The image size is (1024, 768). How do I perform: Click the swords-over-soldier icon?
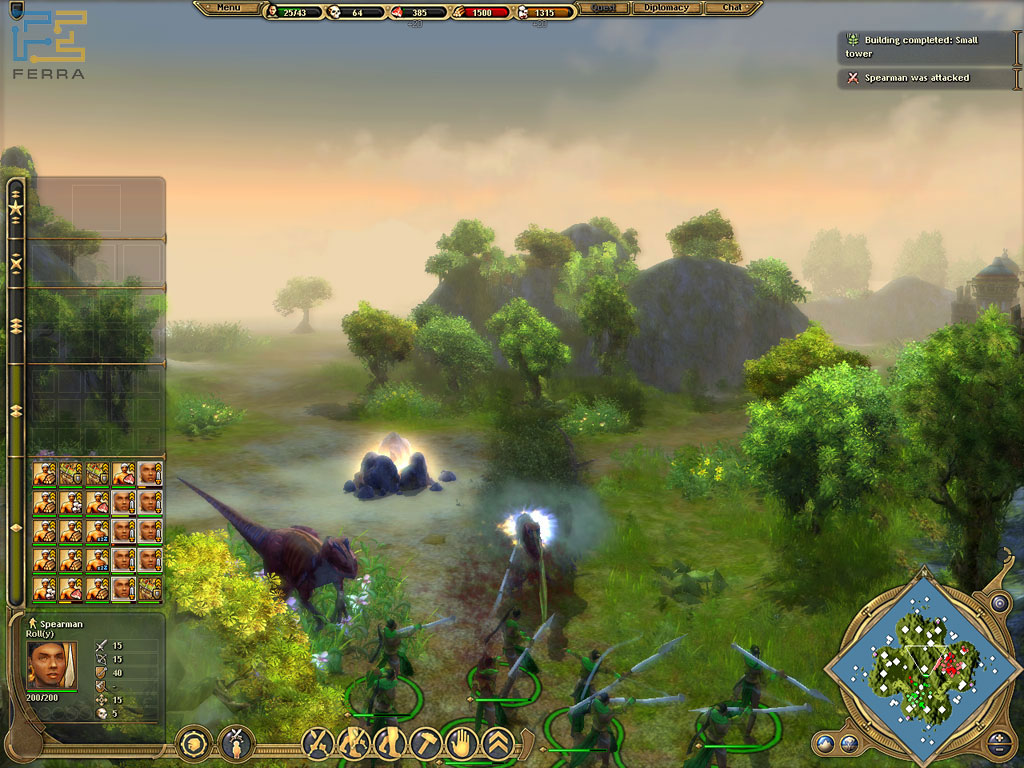(236, 743)
